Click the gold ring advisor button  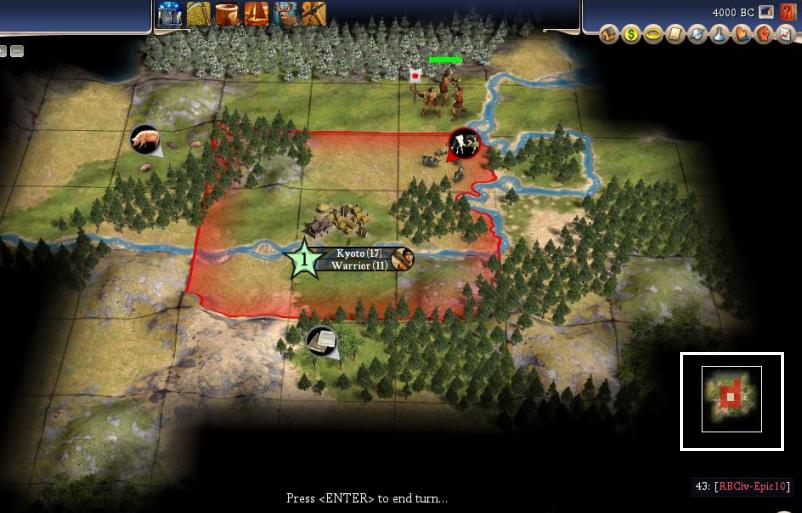[x=653, y=35]
